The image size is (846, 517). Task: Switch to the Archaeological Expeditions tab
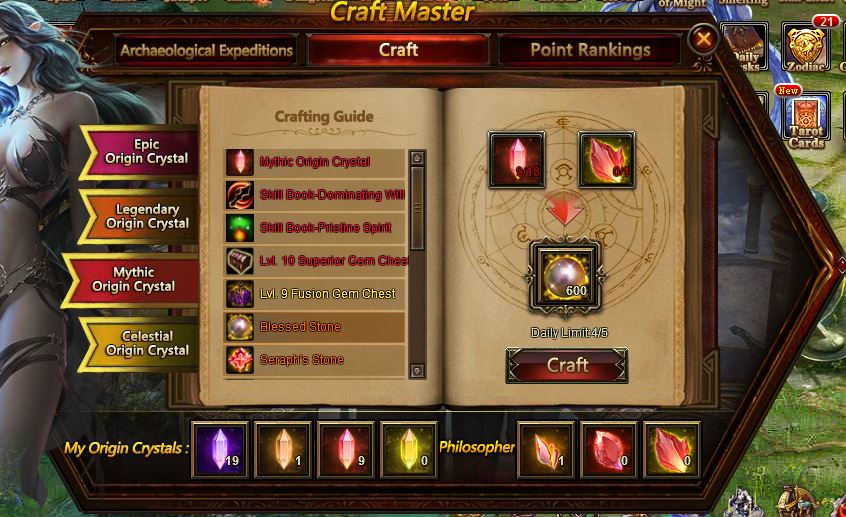click(x=206, y=51)
